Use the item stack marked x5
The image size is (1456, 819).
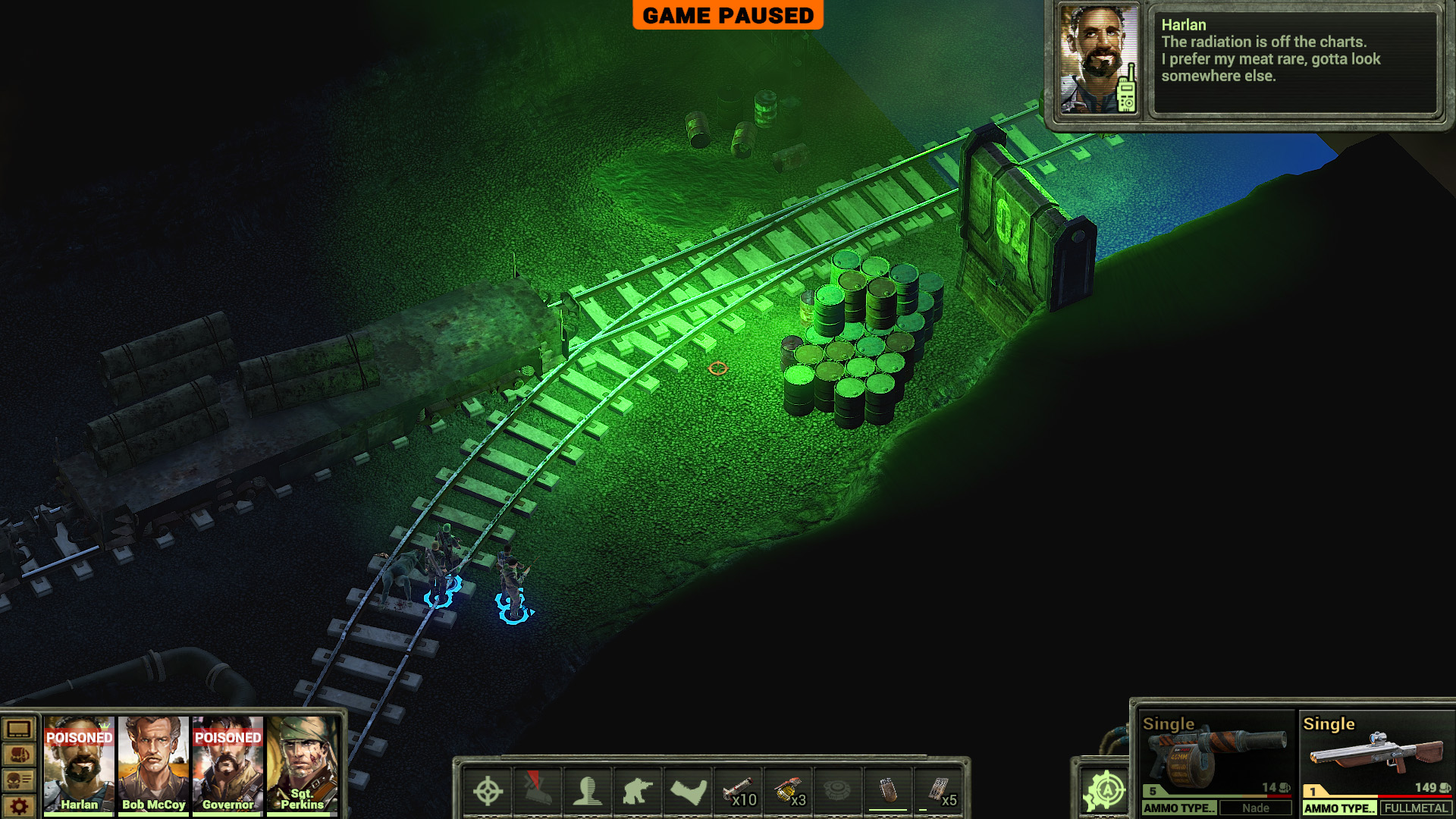coord(939,792)
